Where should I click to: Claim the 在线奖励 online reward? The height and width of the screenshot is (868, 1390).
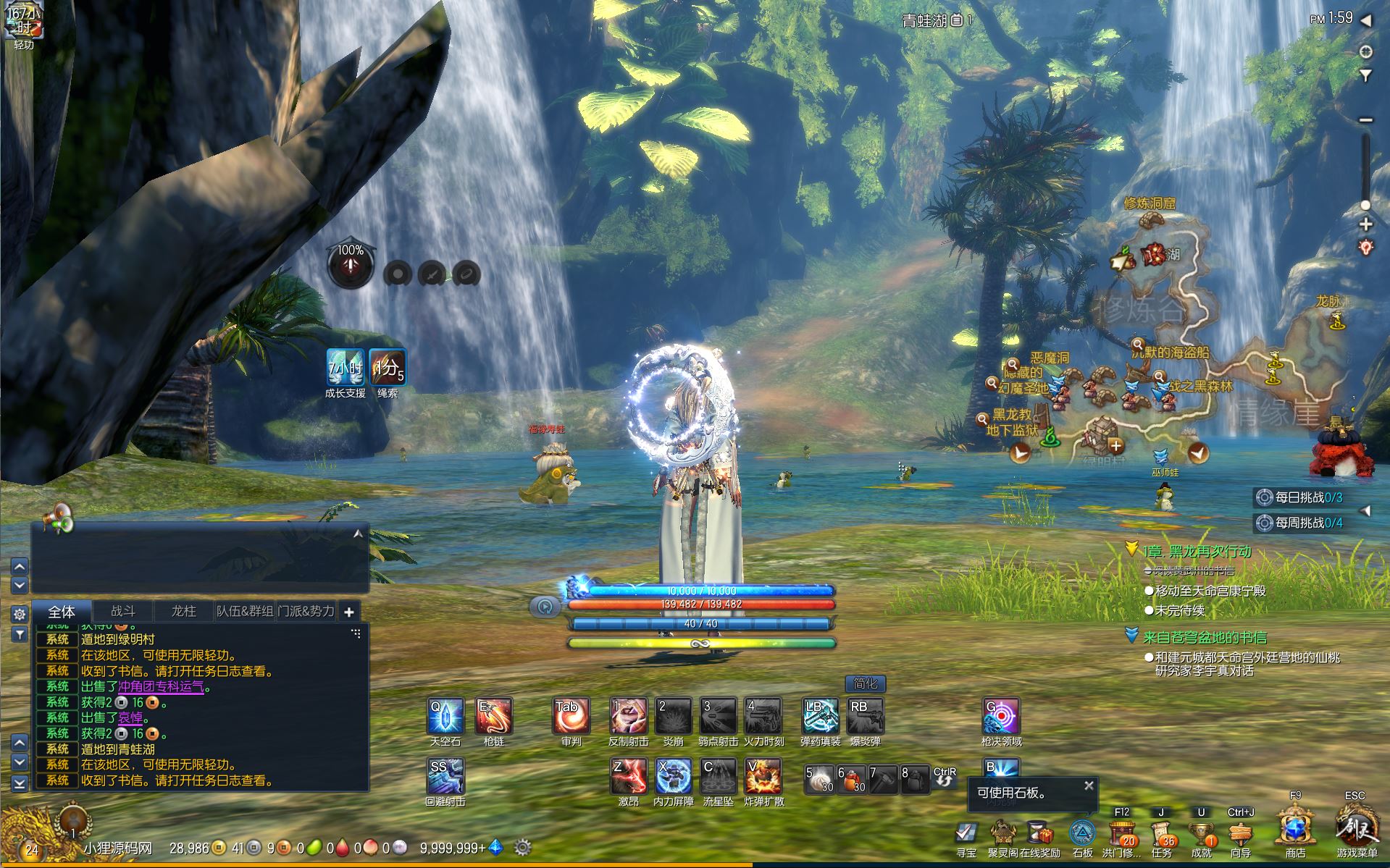click(1040, 833)
